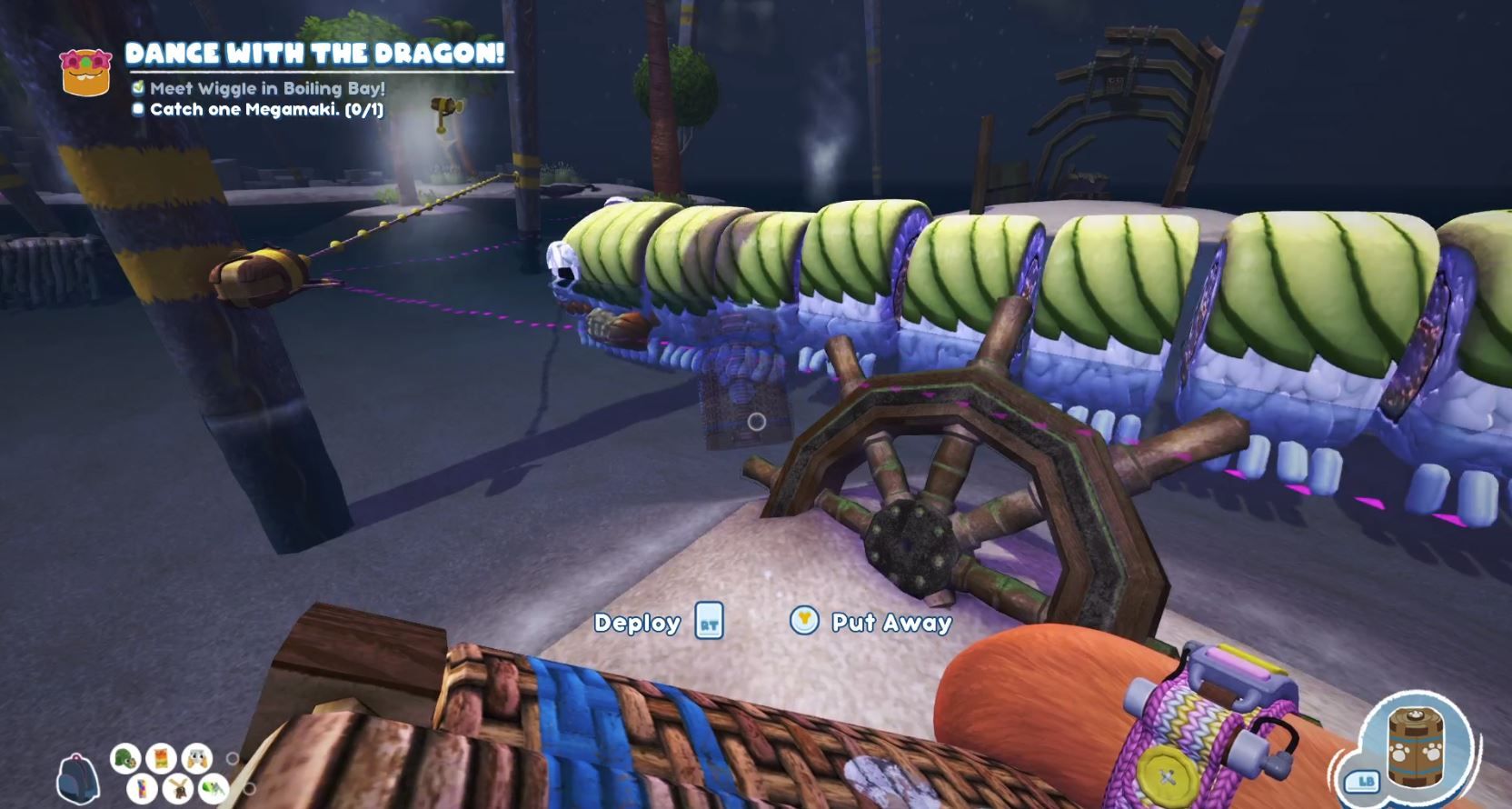Select the colorful totem tool icon
Viewport: 1512px width, 809px height.
(141, 789)
